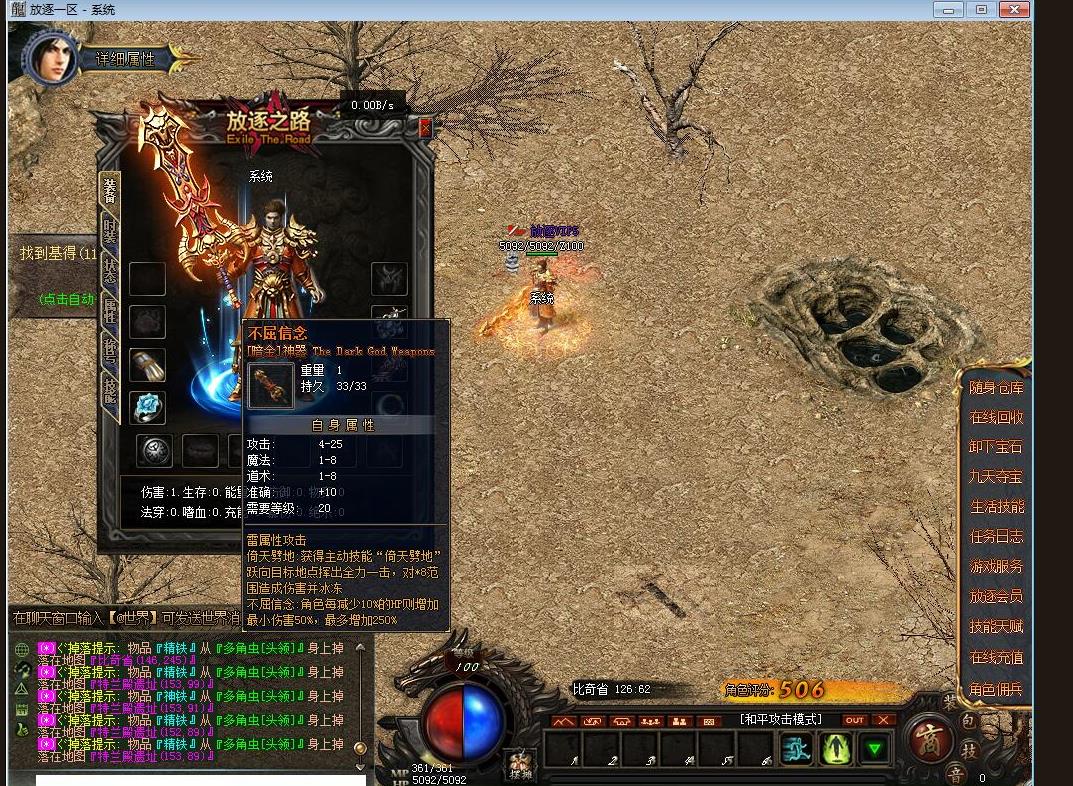Click the green down-arrow button
The image size is (1073, 786).
click(x=875, y=747)
